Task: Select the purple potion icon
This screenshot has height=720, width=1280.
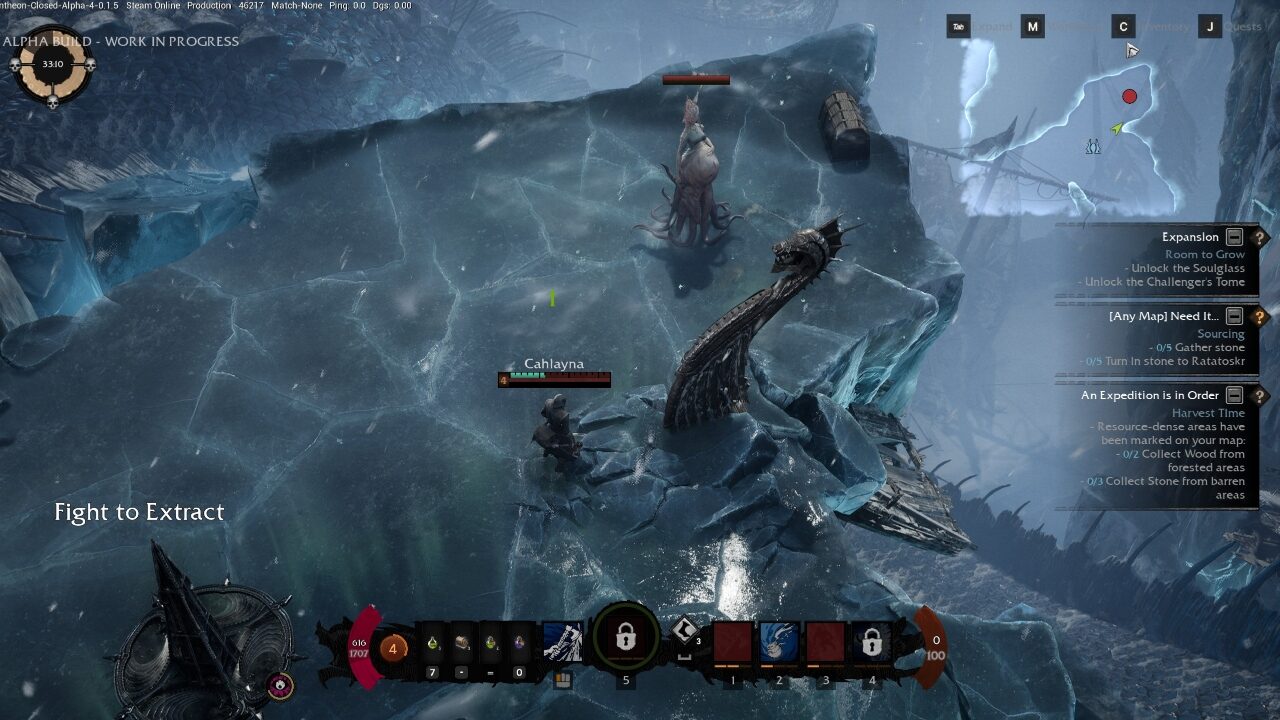Action: 520,642
